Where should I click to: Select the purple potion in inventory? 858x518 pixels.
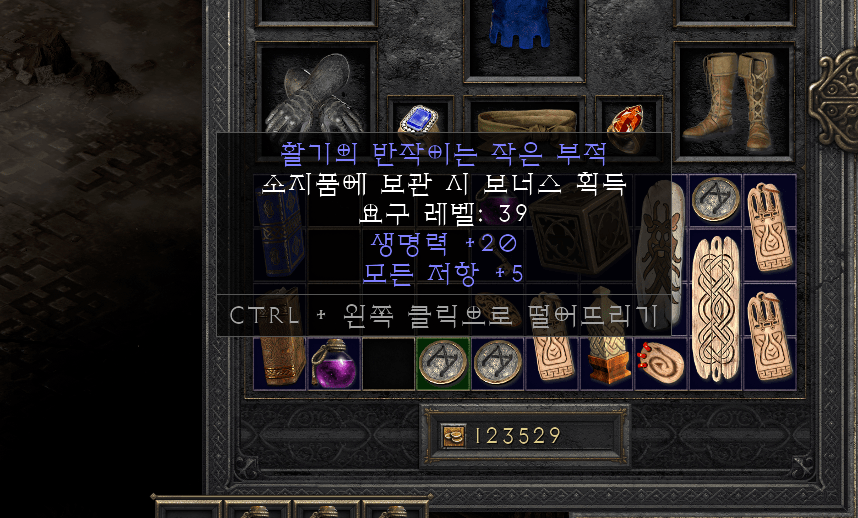[x=334, y=363]
